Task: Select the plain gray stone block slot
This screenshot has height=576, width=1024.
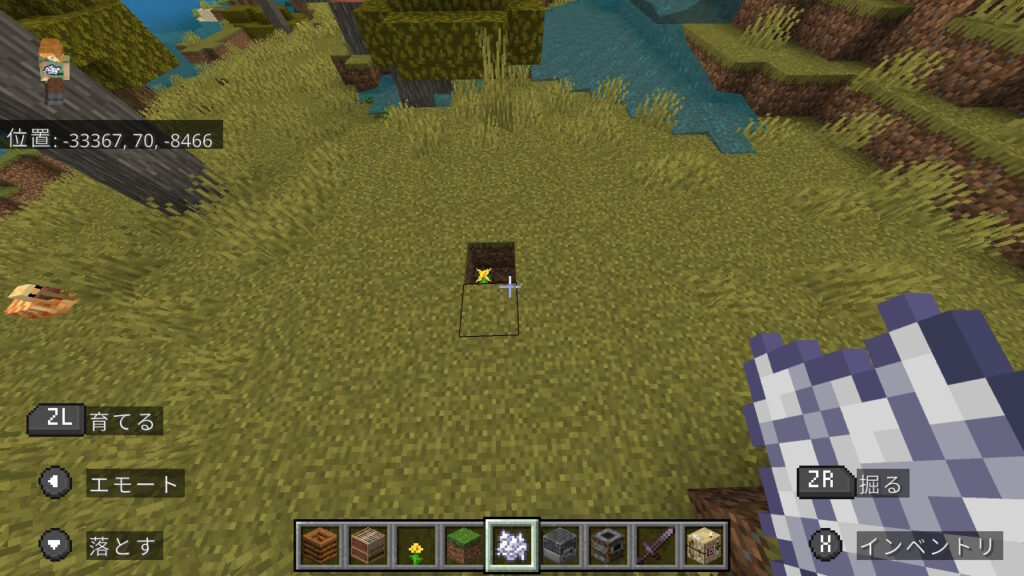Action: [559, 546]
